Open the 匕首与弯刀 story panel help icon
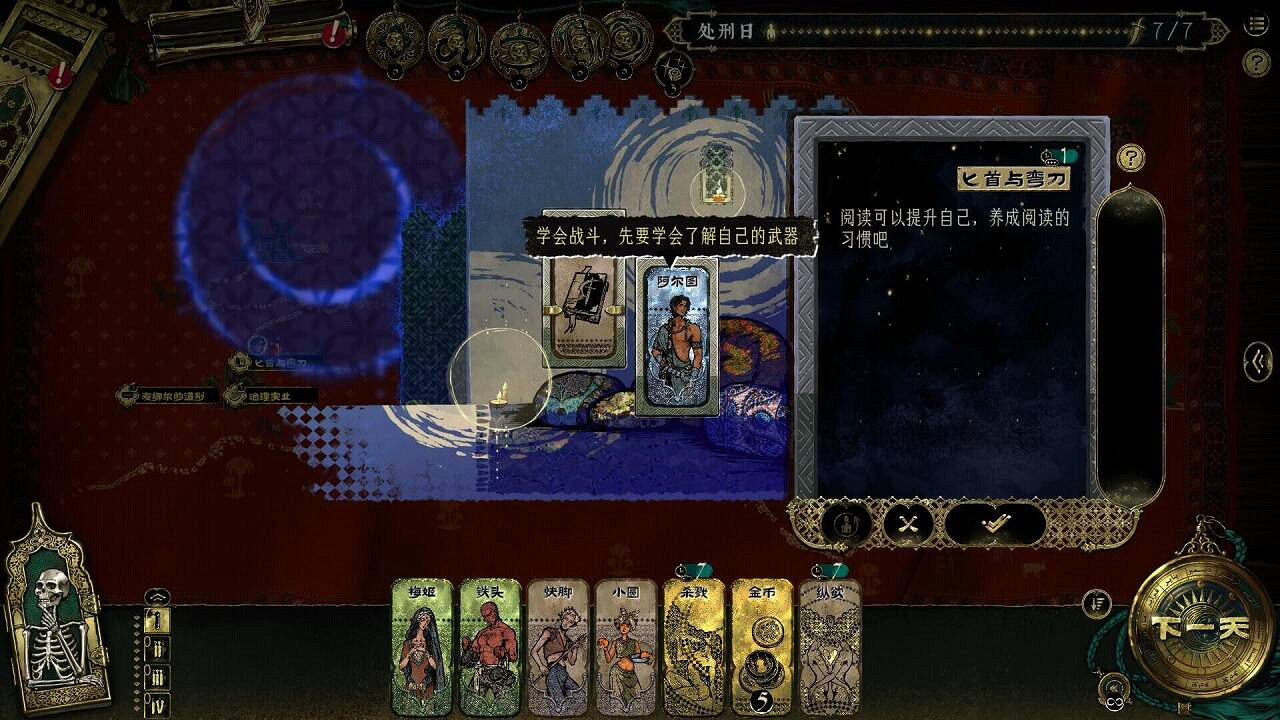The width and height of the screenshot is (1280, 720). click(x=1130, y=159)
